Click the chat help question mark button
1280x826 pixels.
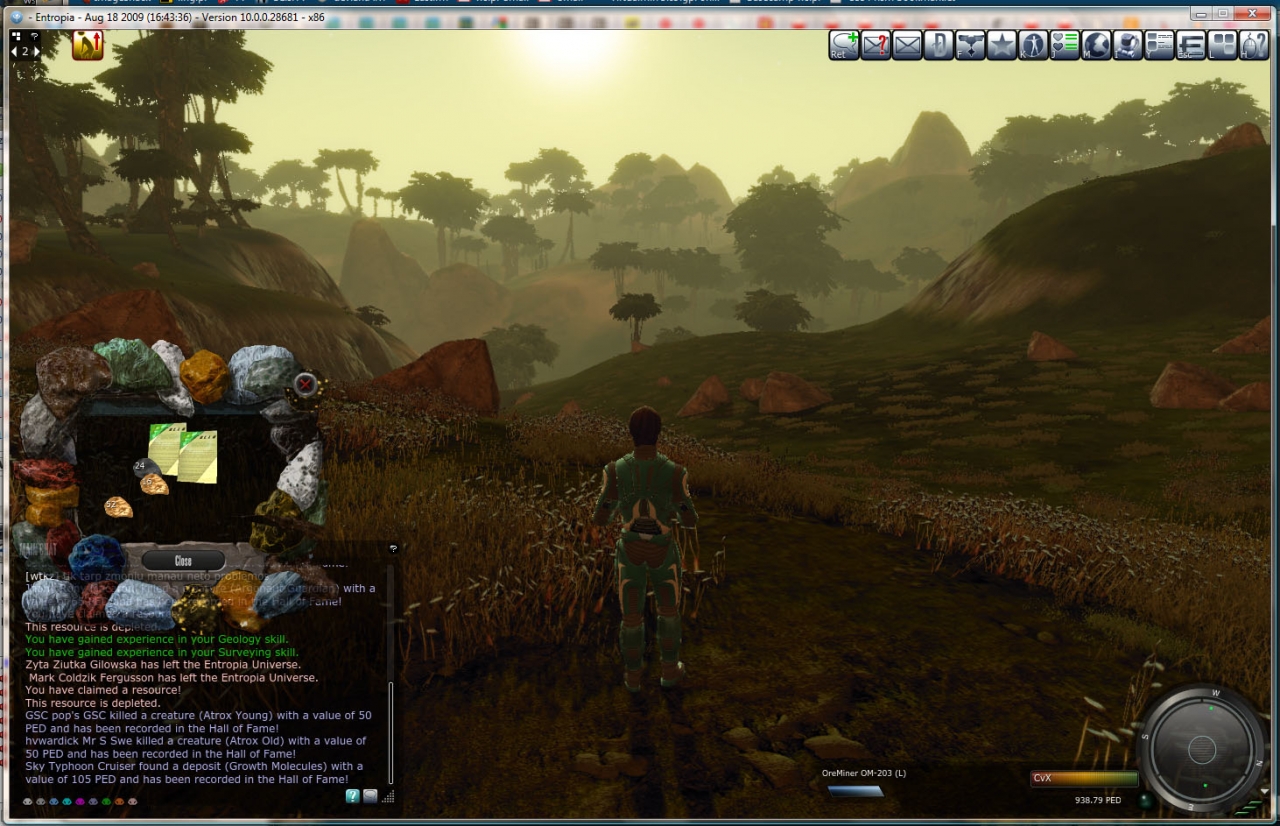tap(352, 796)
